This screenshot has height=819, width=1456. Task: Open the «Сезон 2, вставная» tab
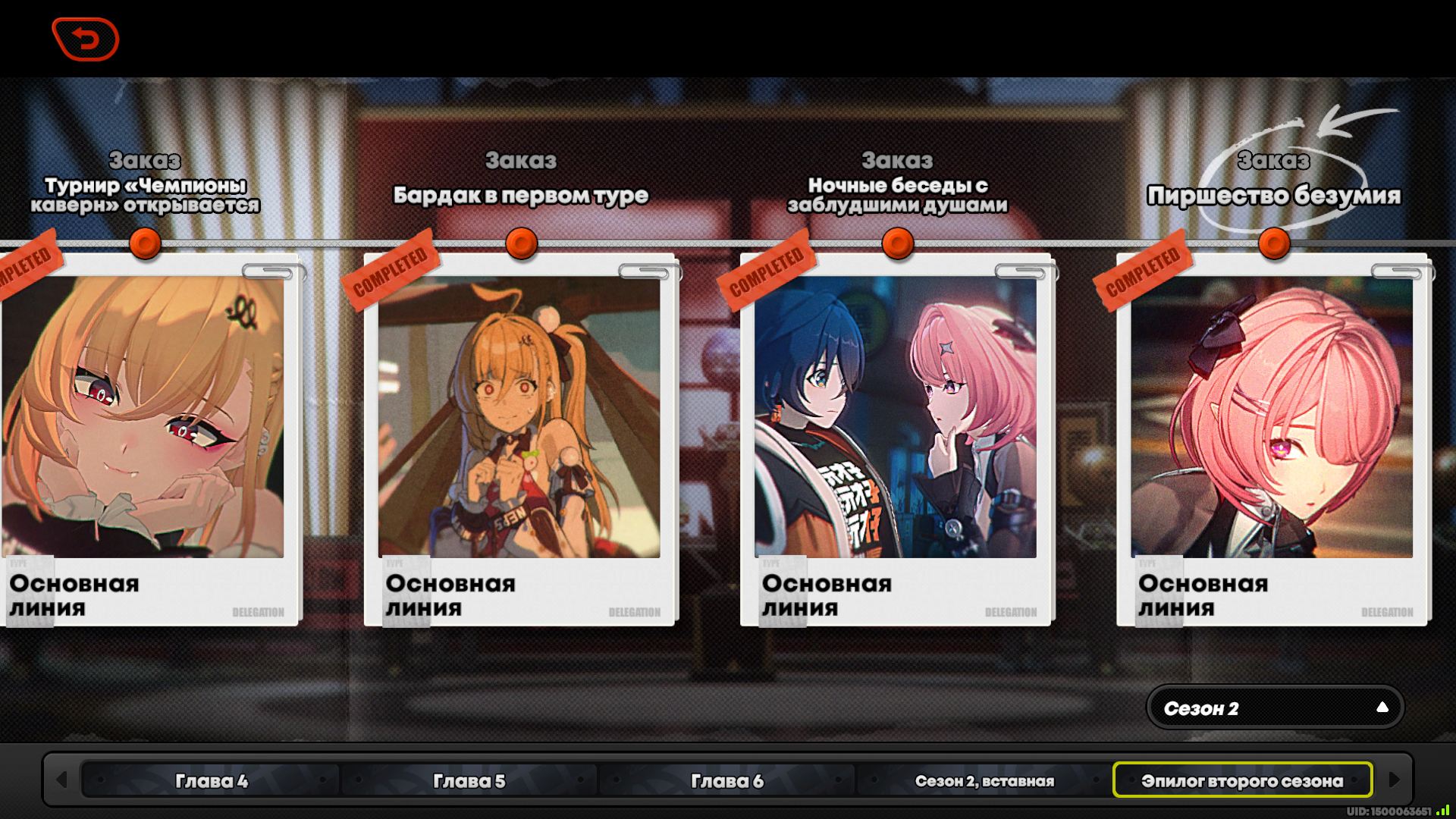tap(984, 780)
